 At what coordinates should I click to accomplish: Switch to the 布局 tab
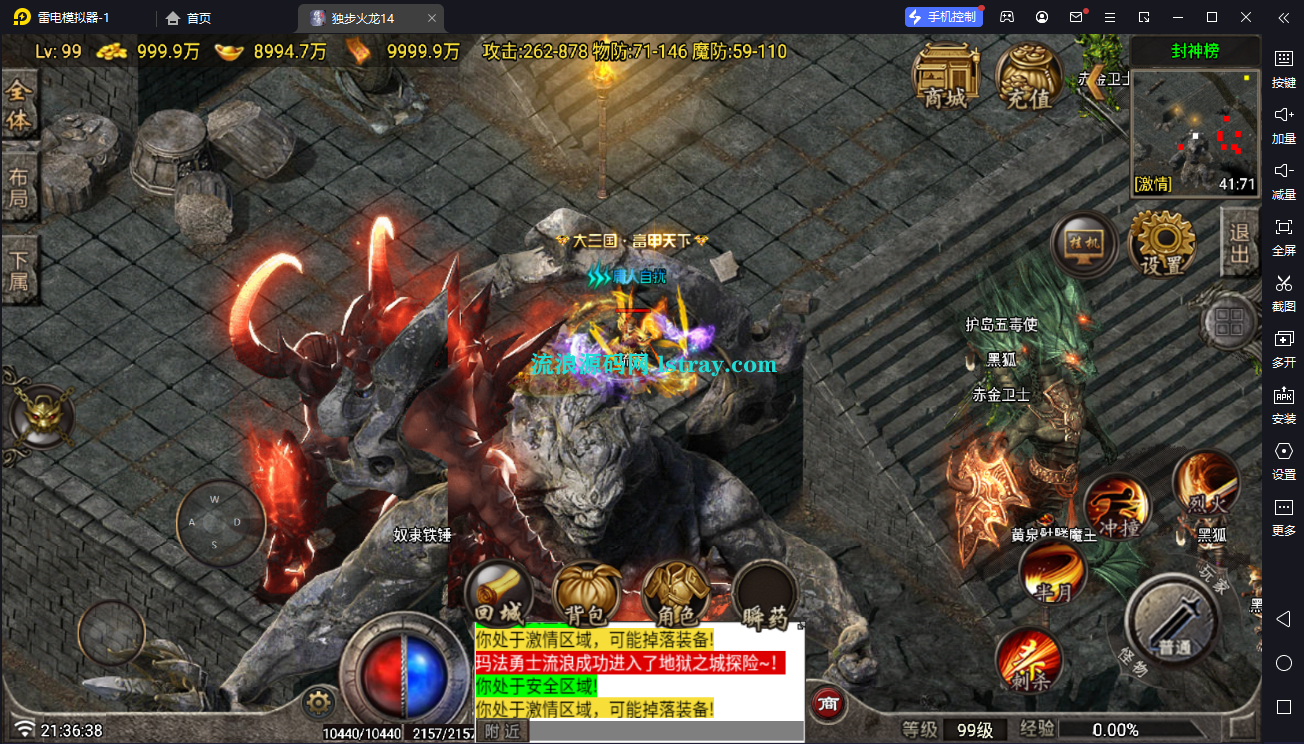pyautogui.click(x=20, y=187)
